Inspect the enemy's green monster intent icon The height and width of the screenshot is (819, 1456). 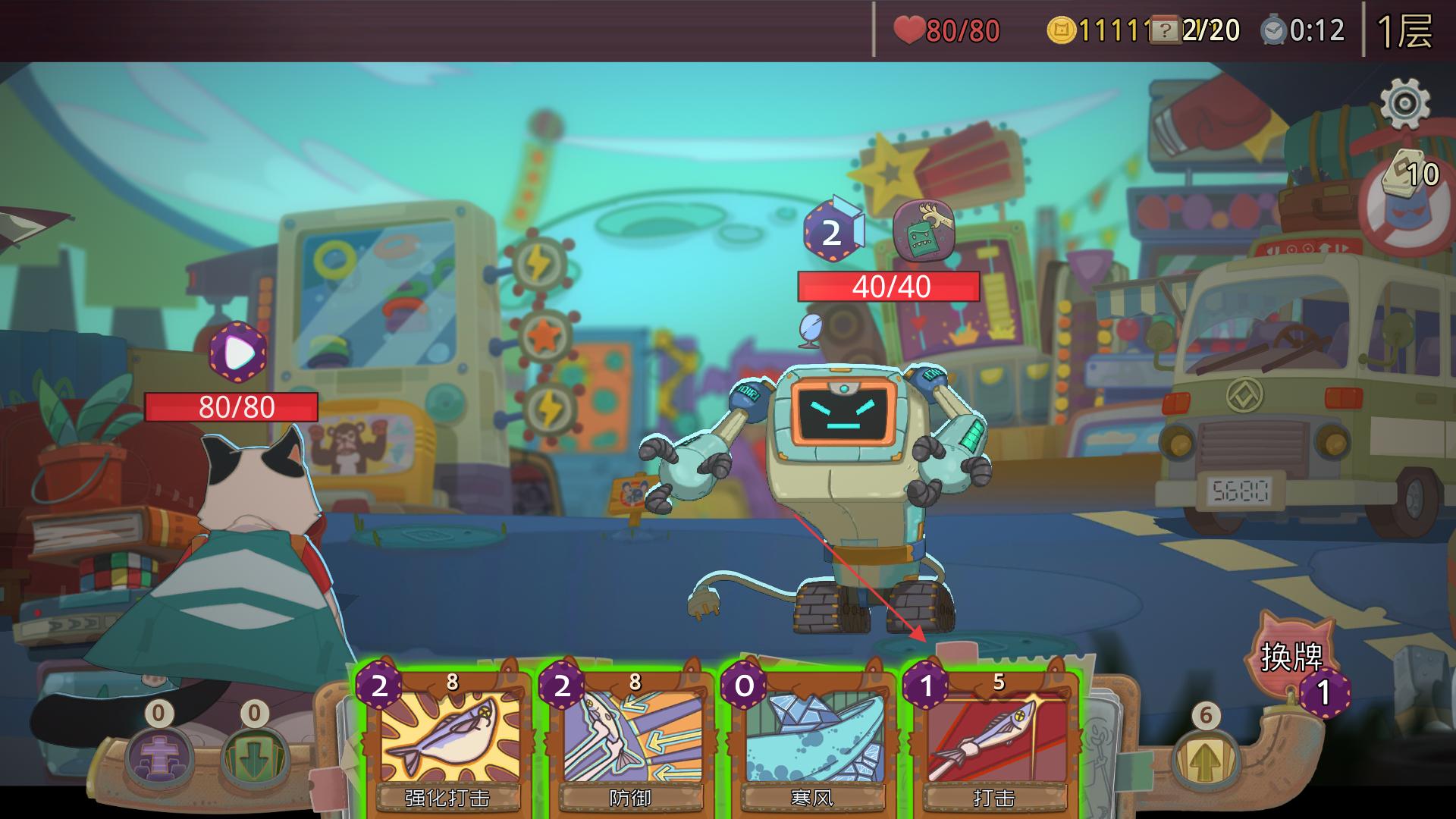[923, 231]
